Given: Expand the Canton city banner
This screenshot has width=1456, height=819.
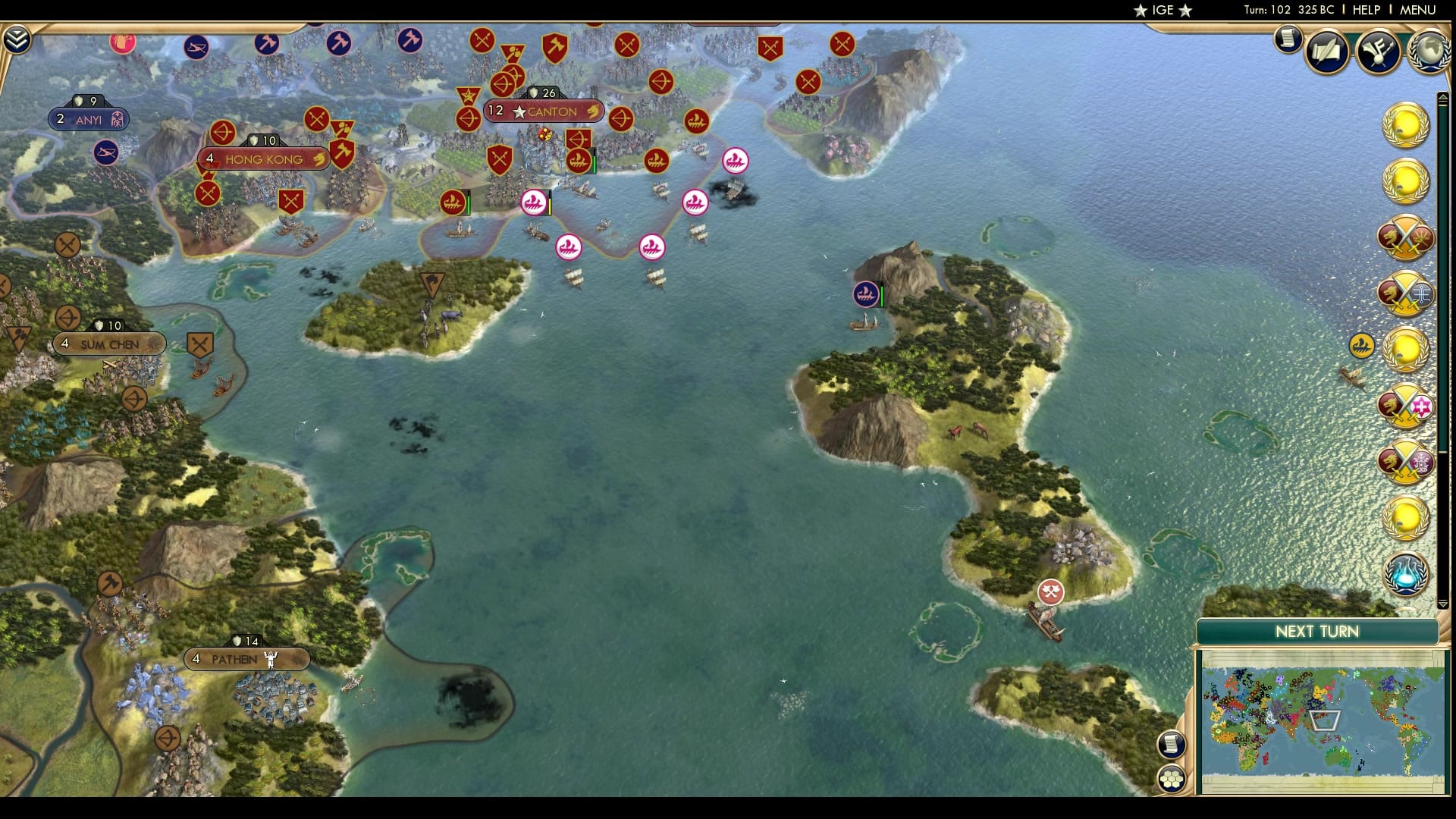Looking at the screenshot, I should [541, 111].
